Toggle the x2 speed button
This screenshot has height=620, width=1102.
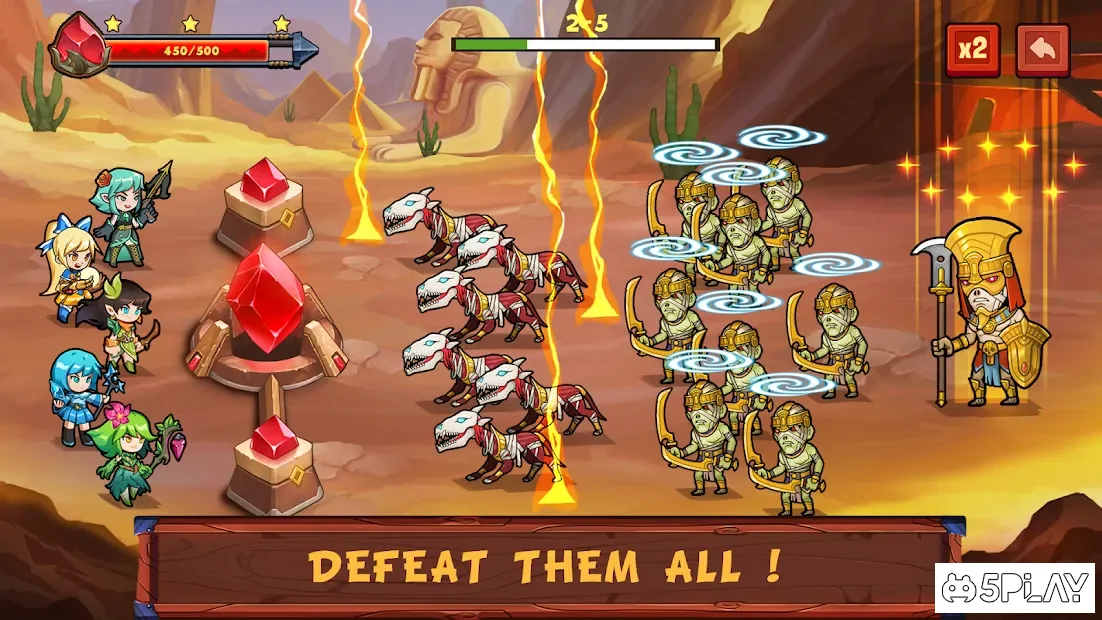tap(972, 51)
